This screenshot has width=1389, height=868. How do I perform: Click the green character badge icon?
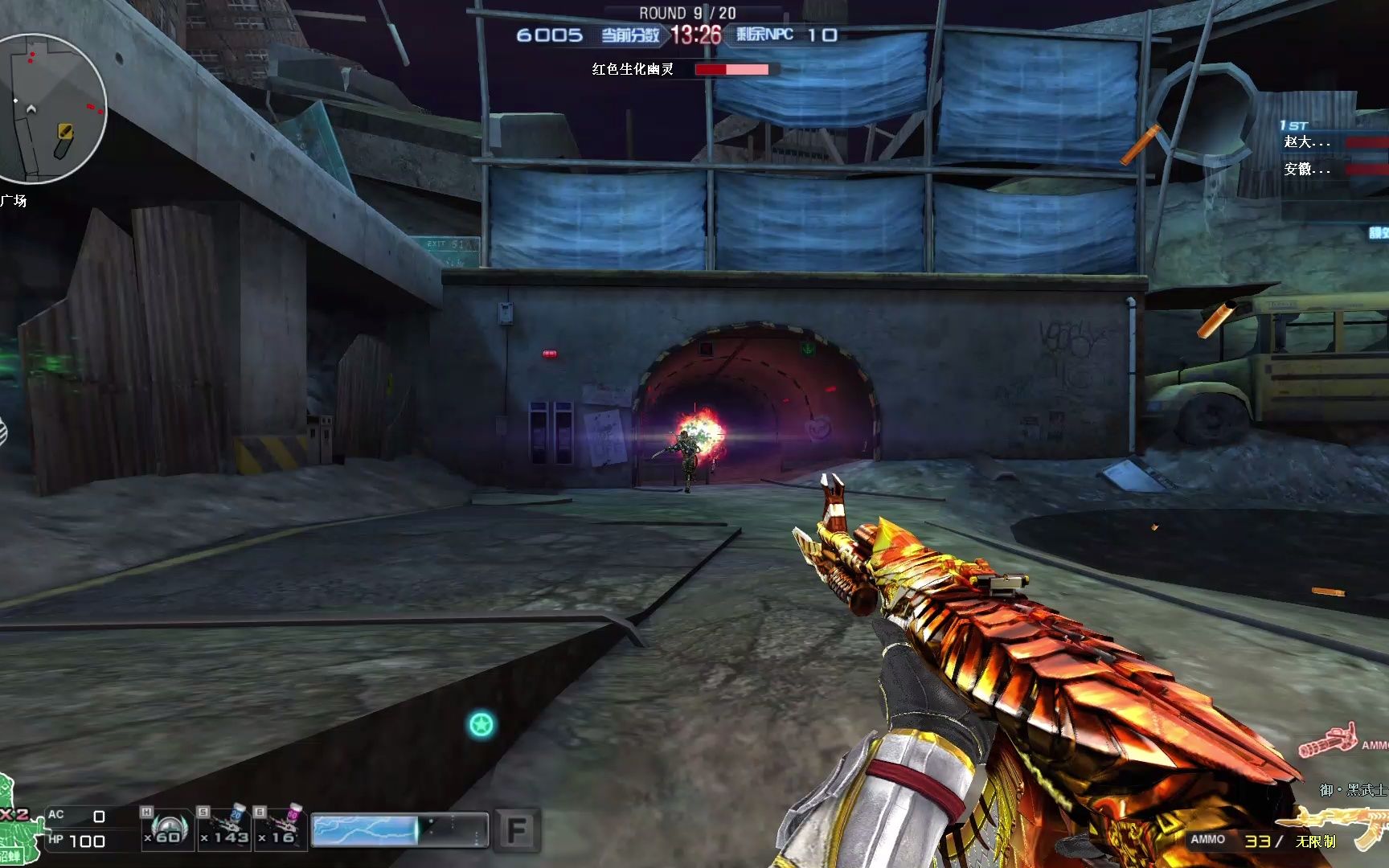pos(18,829)
